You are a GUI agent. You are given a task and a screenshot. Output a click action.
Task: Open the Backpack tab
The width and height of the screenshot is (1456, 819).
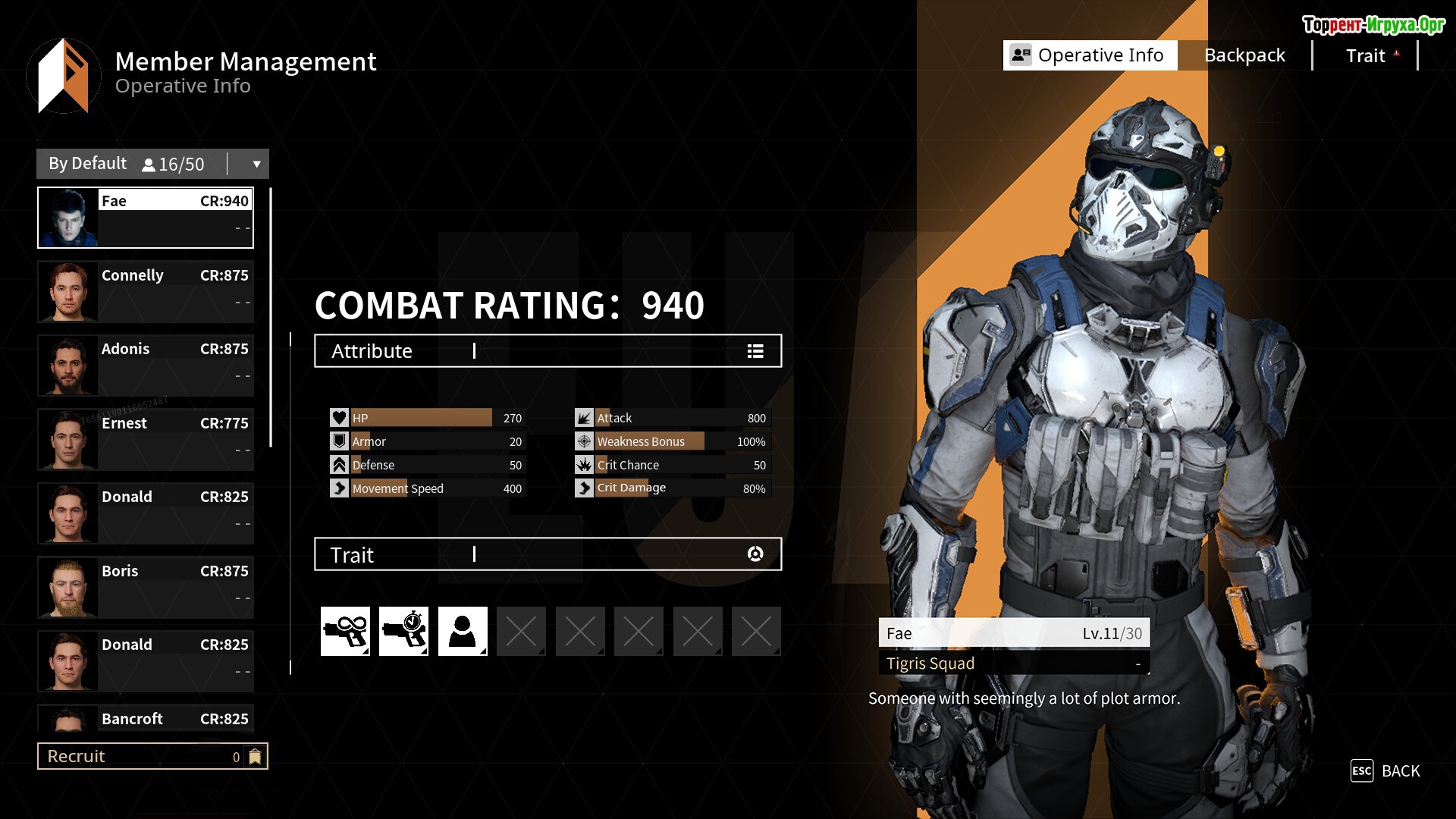[x=1244, y=55]
